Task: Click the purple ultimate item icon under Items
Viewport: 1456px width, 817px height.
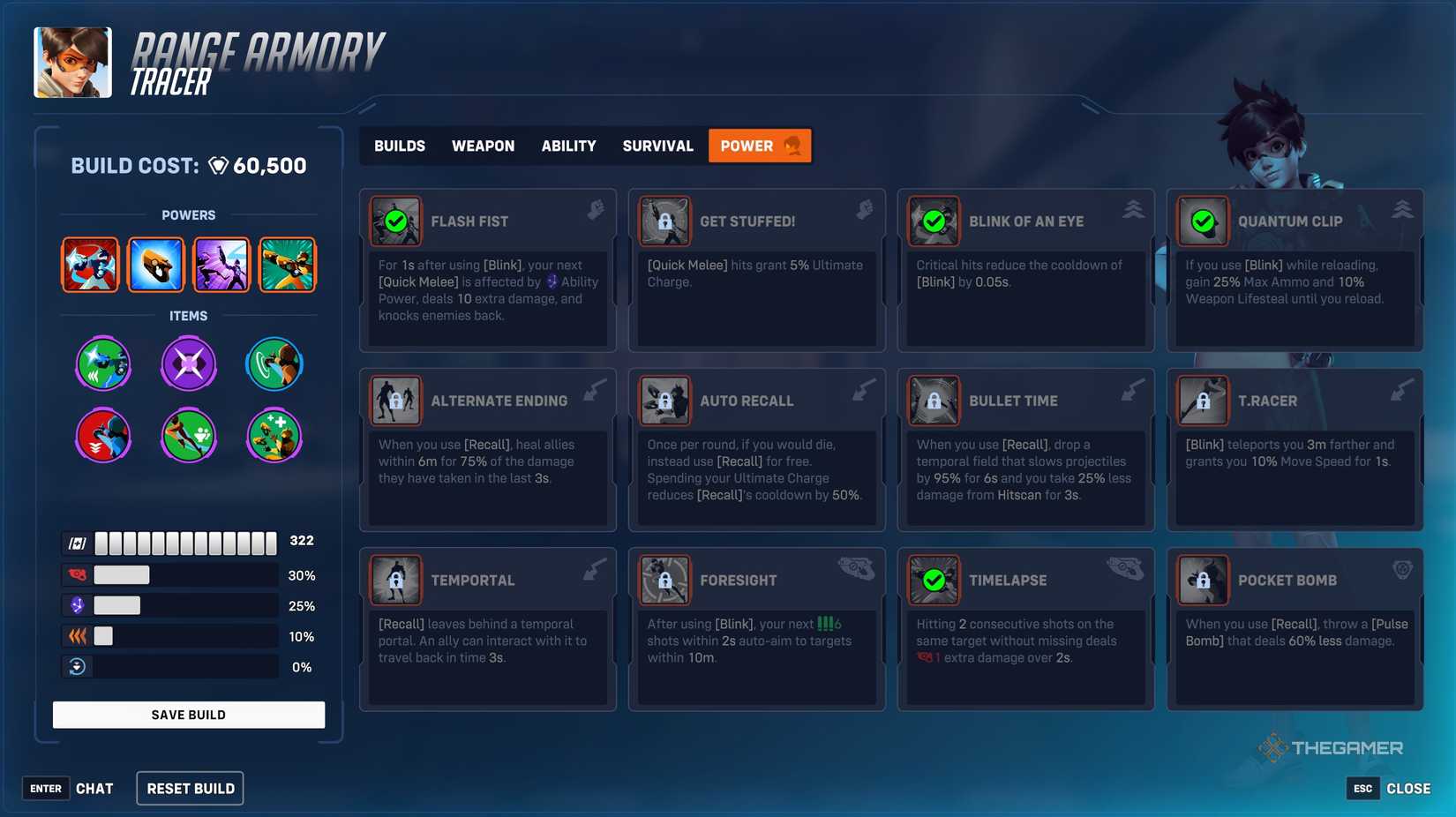Action: [x=188, y=363]
